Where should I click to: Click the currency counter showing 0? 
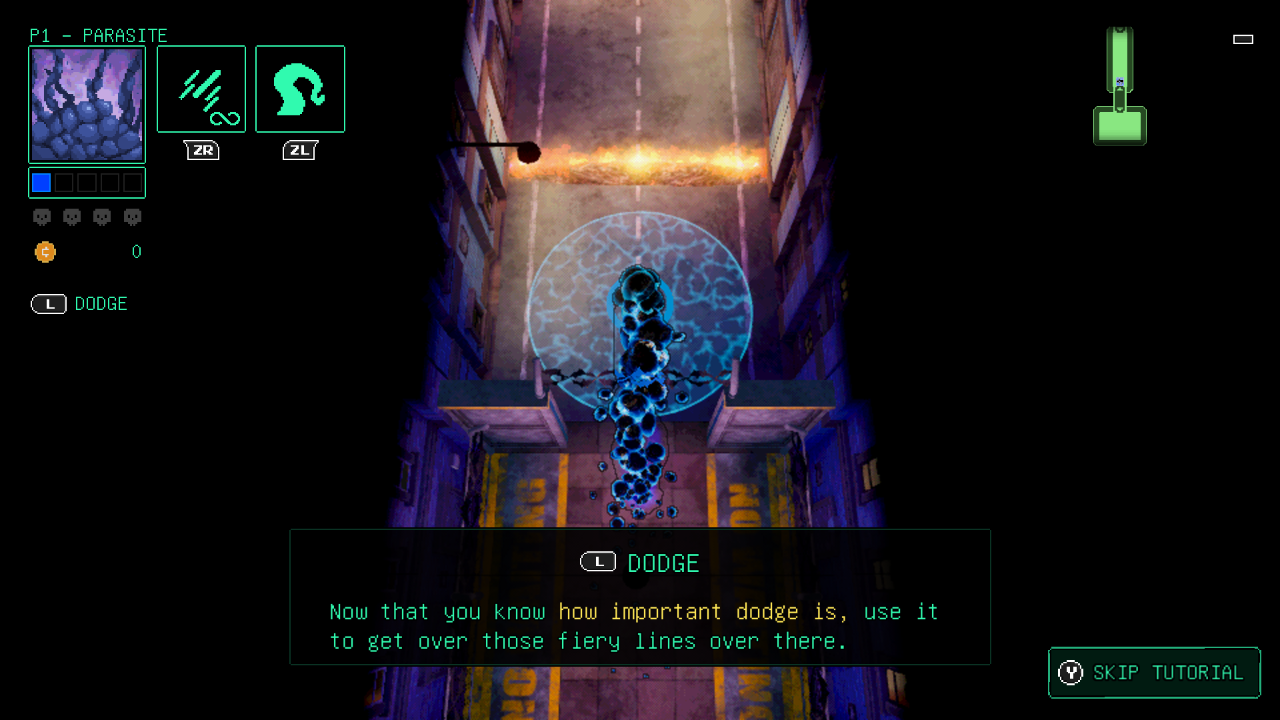pos(136,252)
